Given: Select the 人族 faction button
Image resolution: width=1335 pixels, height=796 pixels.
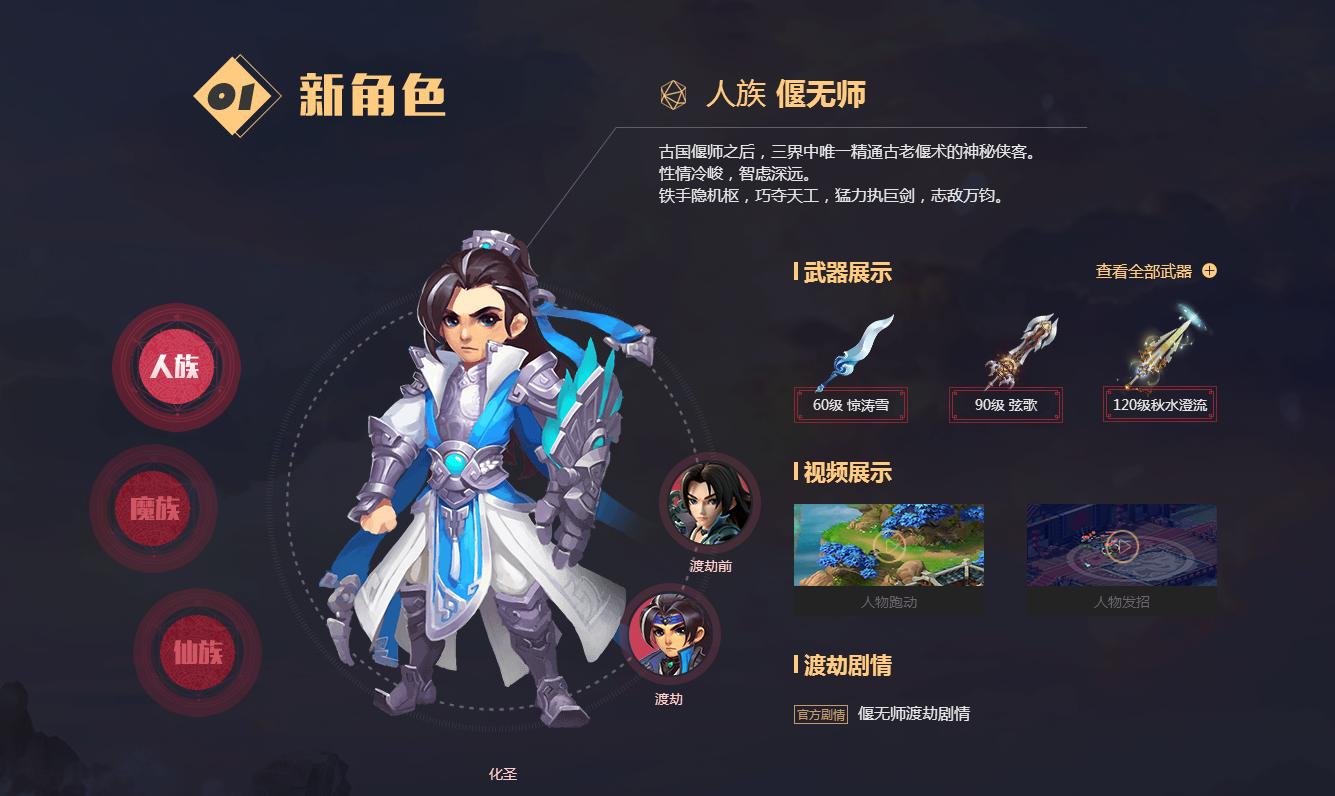Looking at the screenshot, I should [176, 367].
